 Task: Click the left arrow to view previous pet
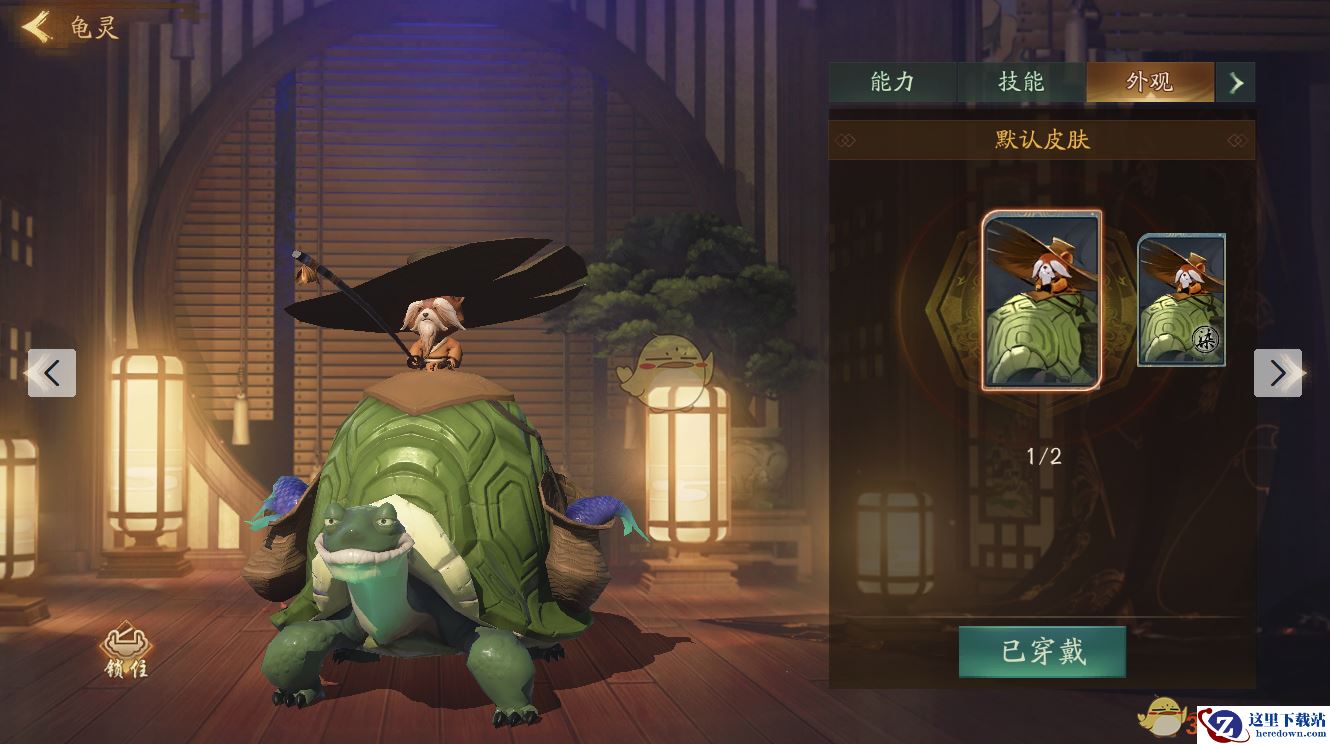click(52, 373)
